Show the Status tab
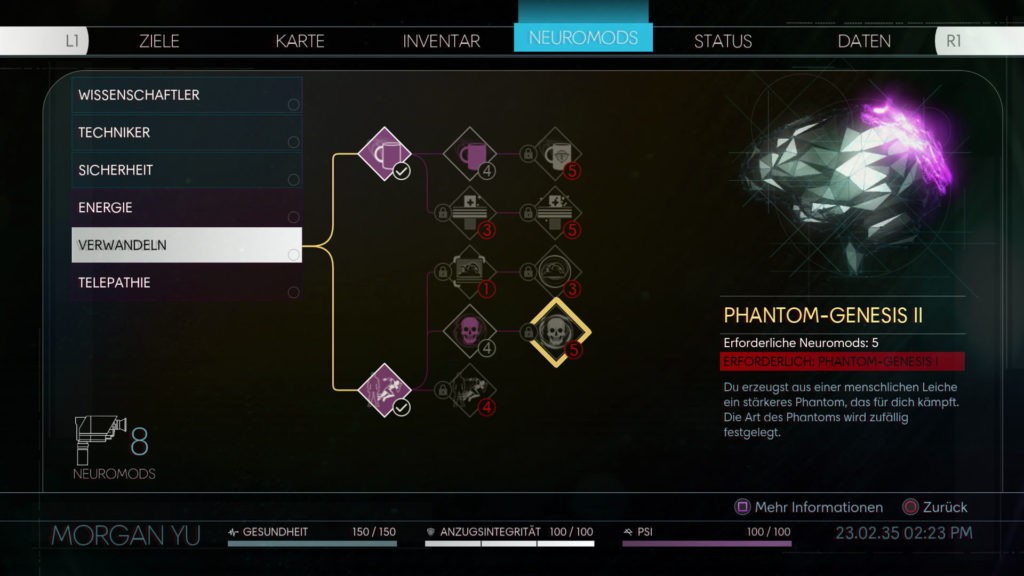 tap(722, 41)
